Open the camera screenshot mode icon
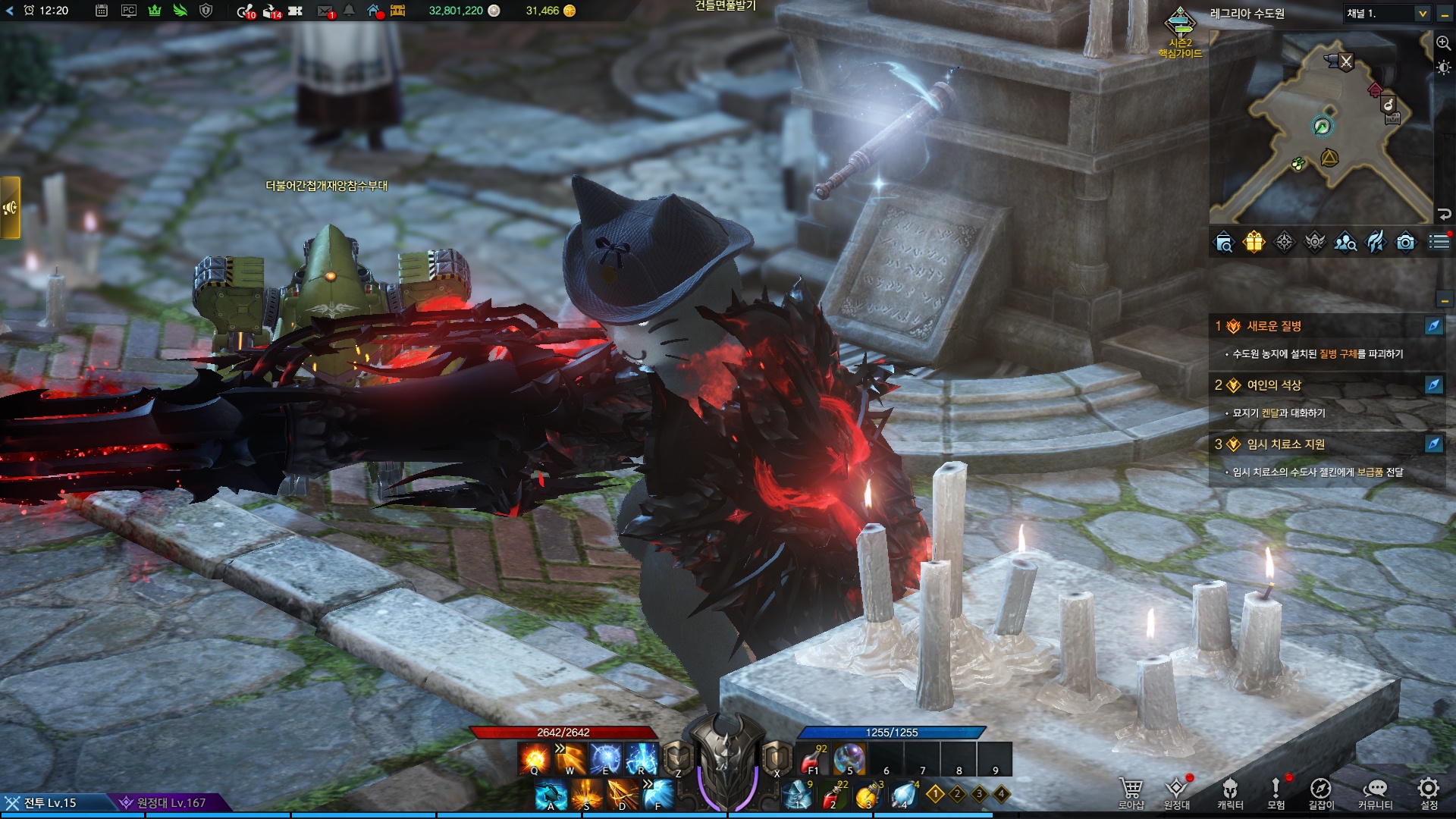 [x=1405, y=242]
